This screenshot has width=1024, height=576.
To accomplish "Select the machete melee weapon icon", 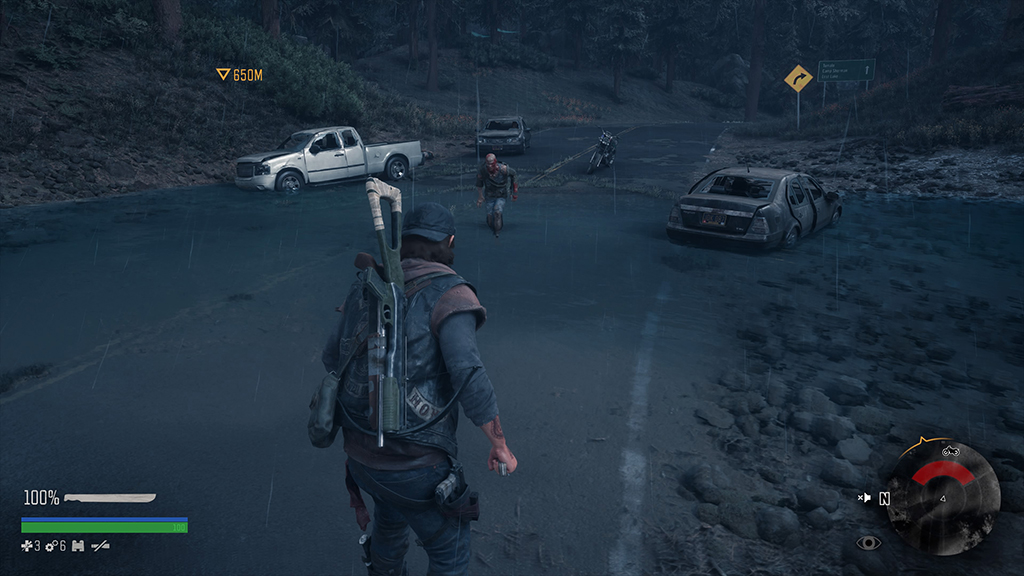I will point(110,497).
